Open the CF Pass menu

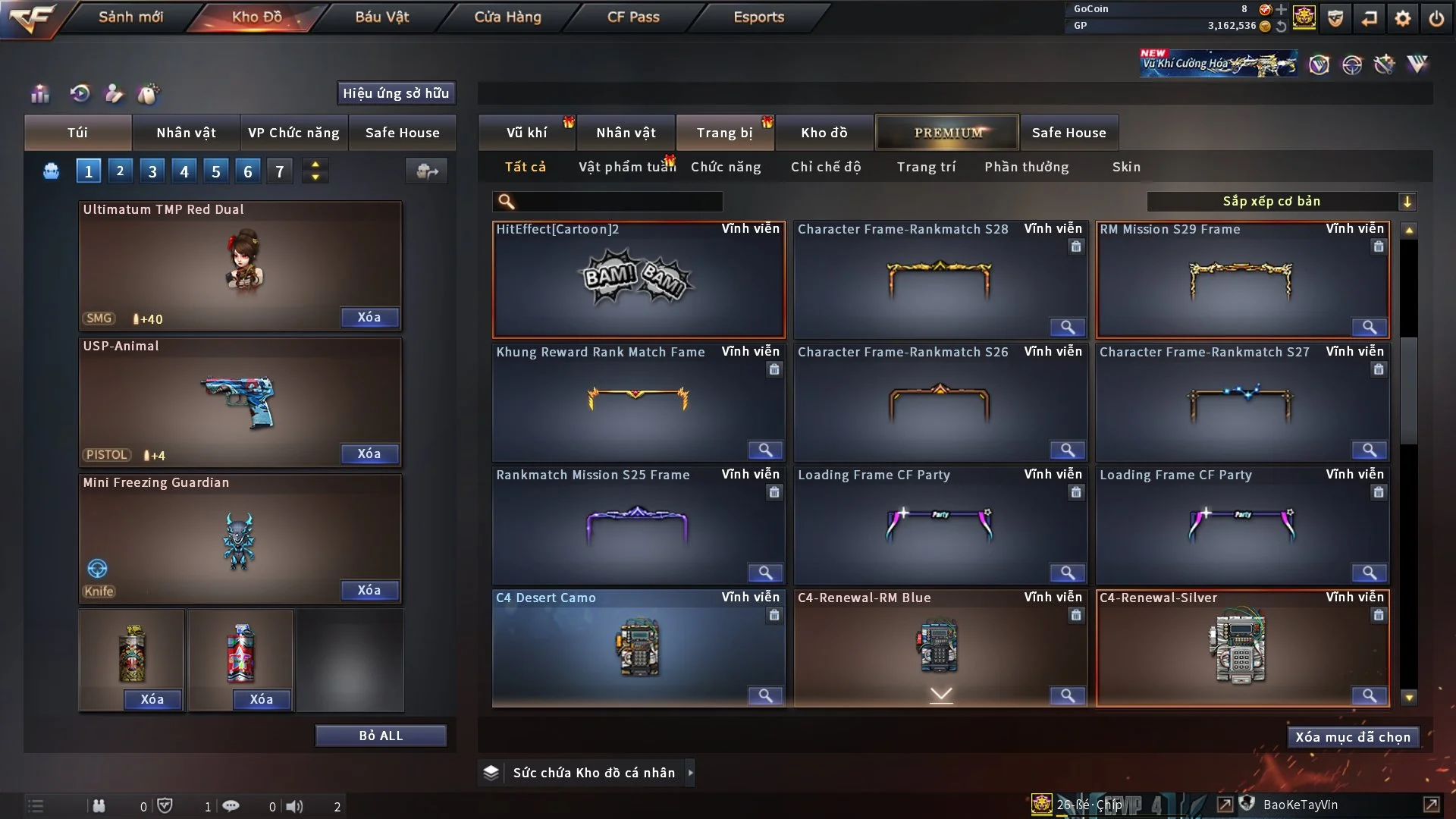pos(633,17)
